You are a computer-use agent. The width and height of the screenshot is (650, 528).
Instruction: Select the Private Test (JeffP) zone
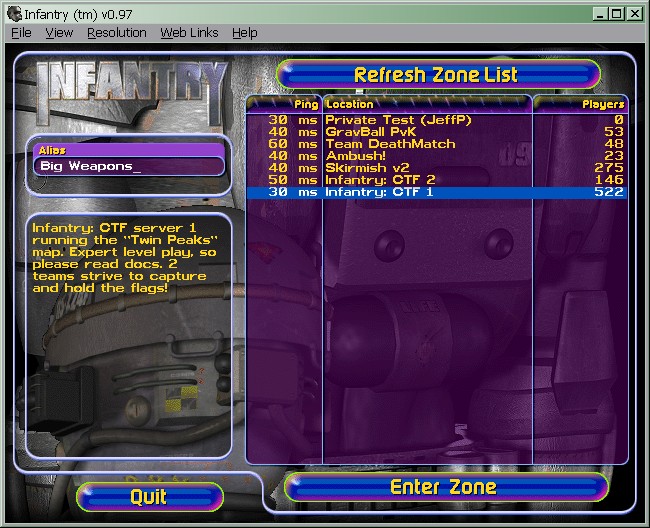click(397, 120)
